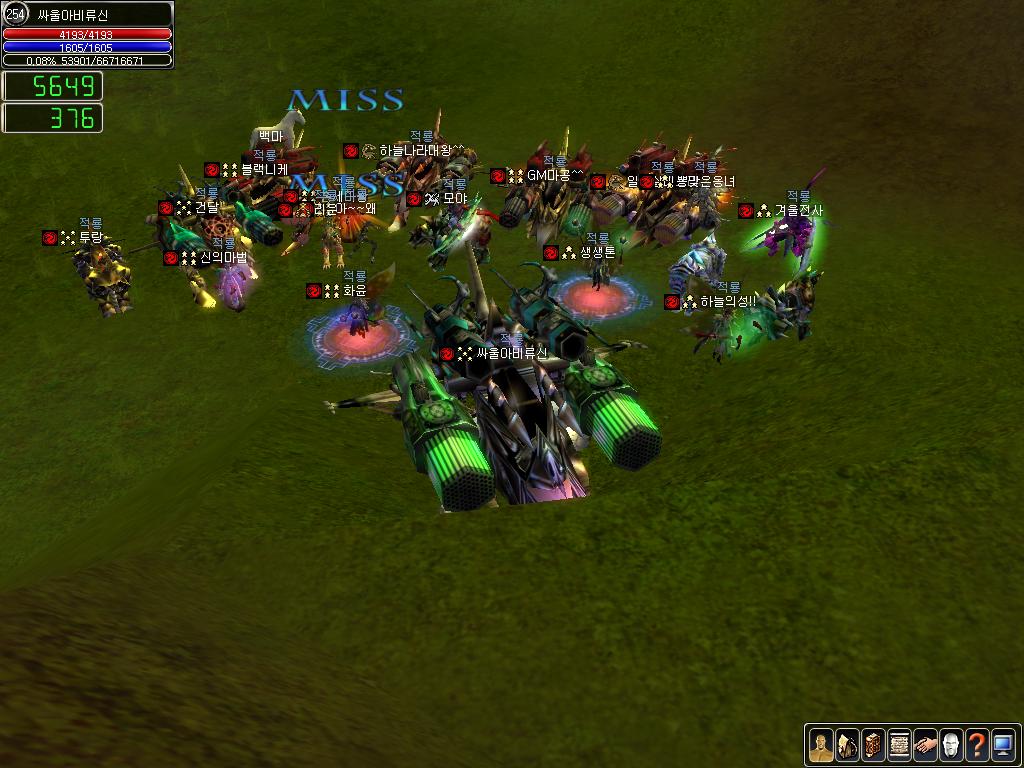Open the parchment scroll icon

click(899, 745)
